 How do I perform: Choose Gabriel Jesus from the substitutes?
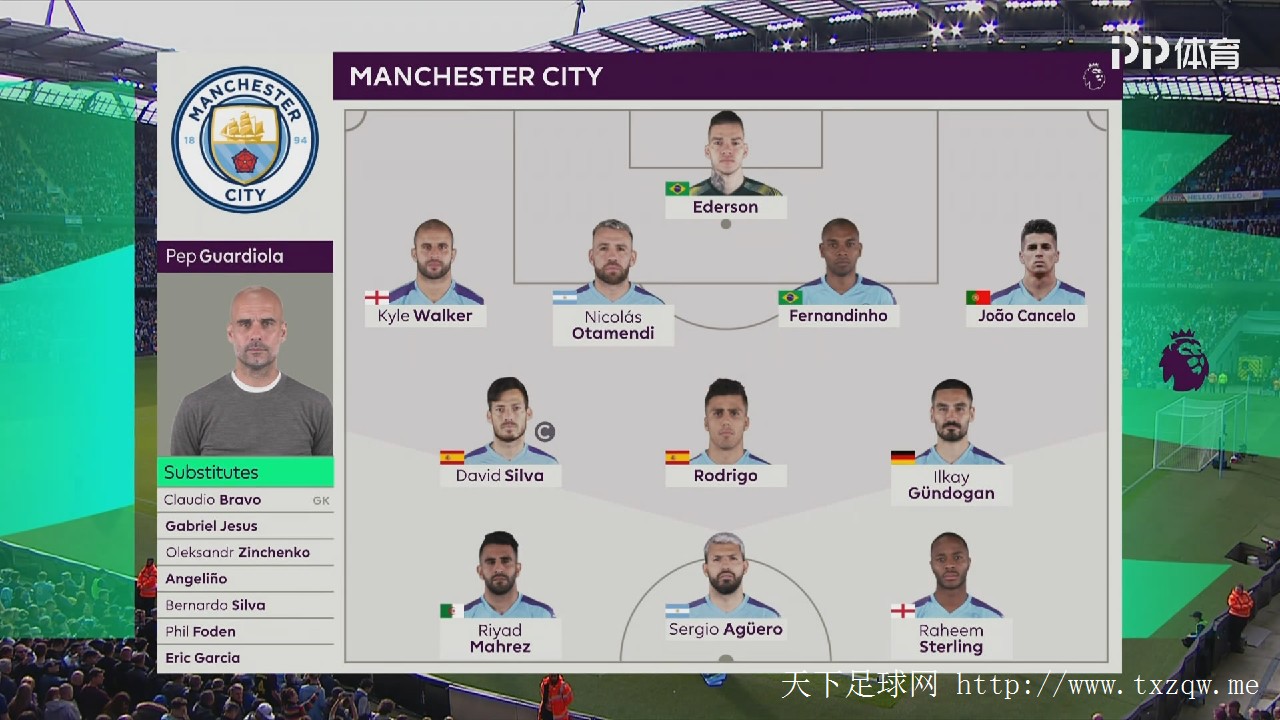pyautogui.click(x=245, y=526)
